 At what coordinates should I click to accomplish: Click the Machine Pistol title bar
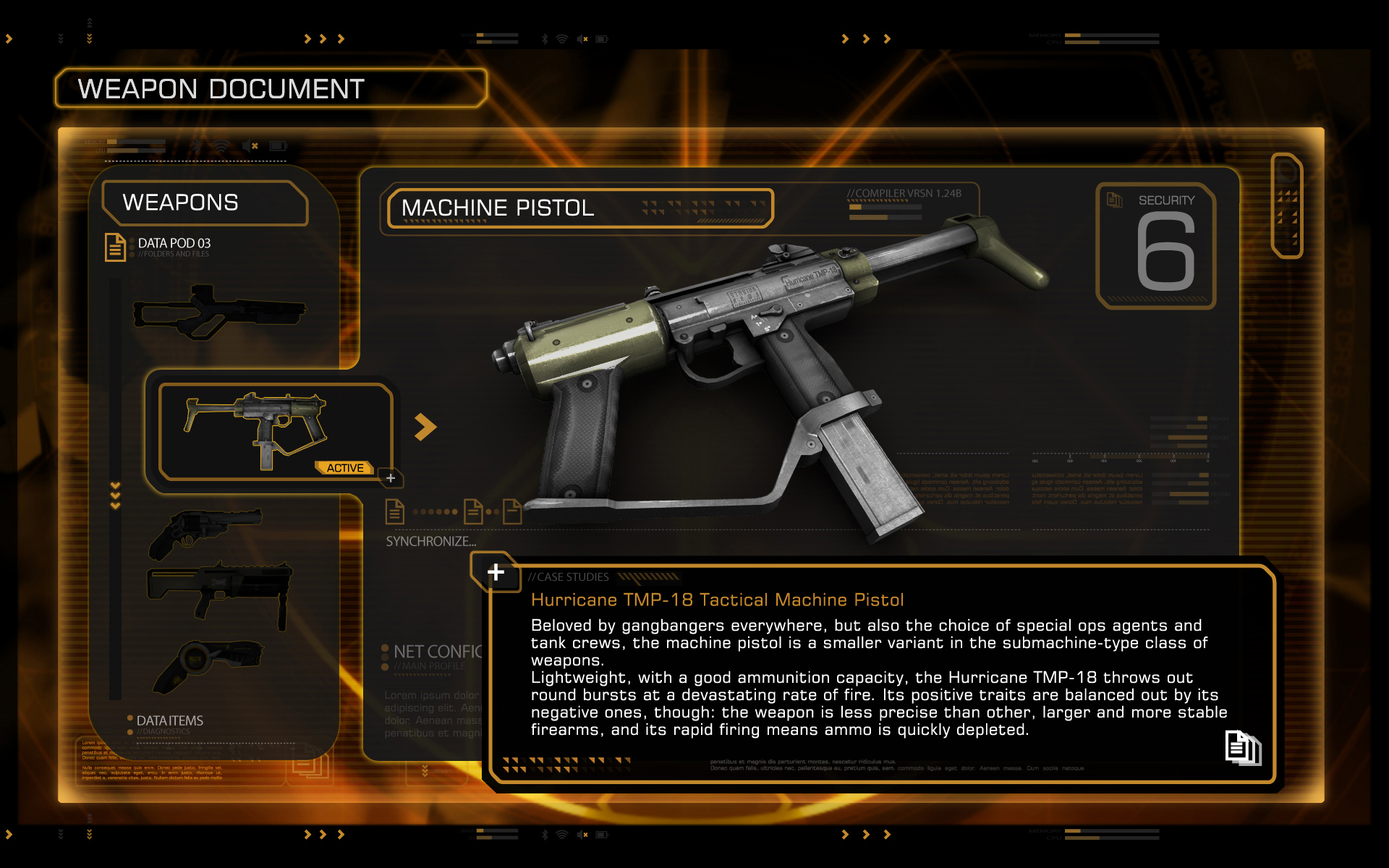click(579, 208)
